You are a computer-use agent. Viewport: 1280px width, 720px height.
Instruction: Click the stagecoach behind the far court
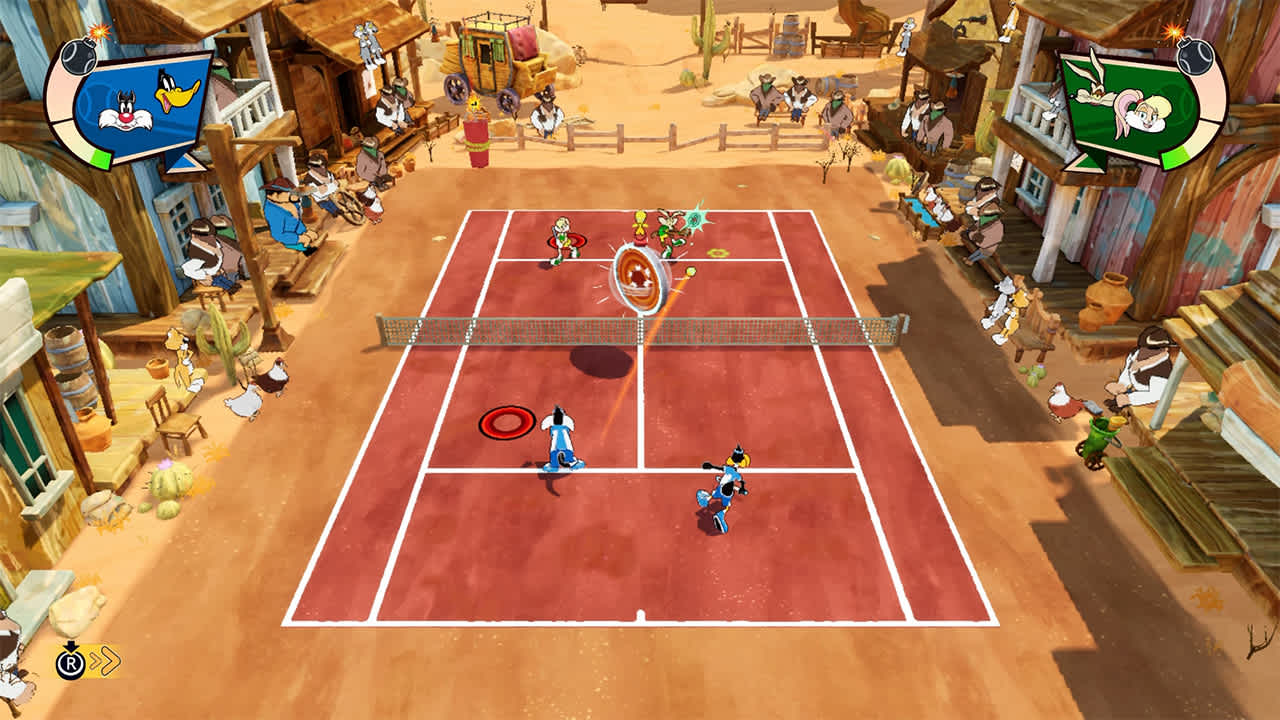pos(490,60)
